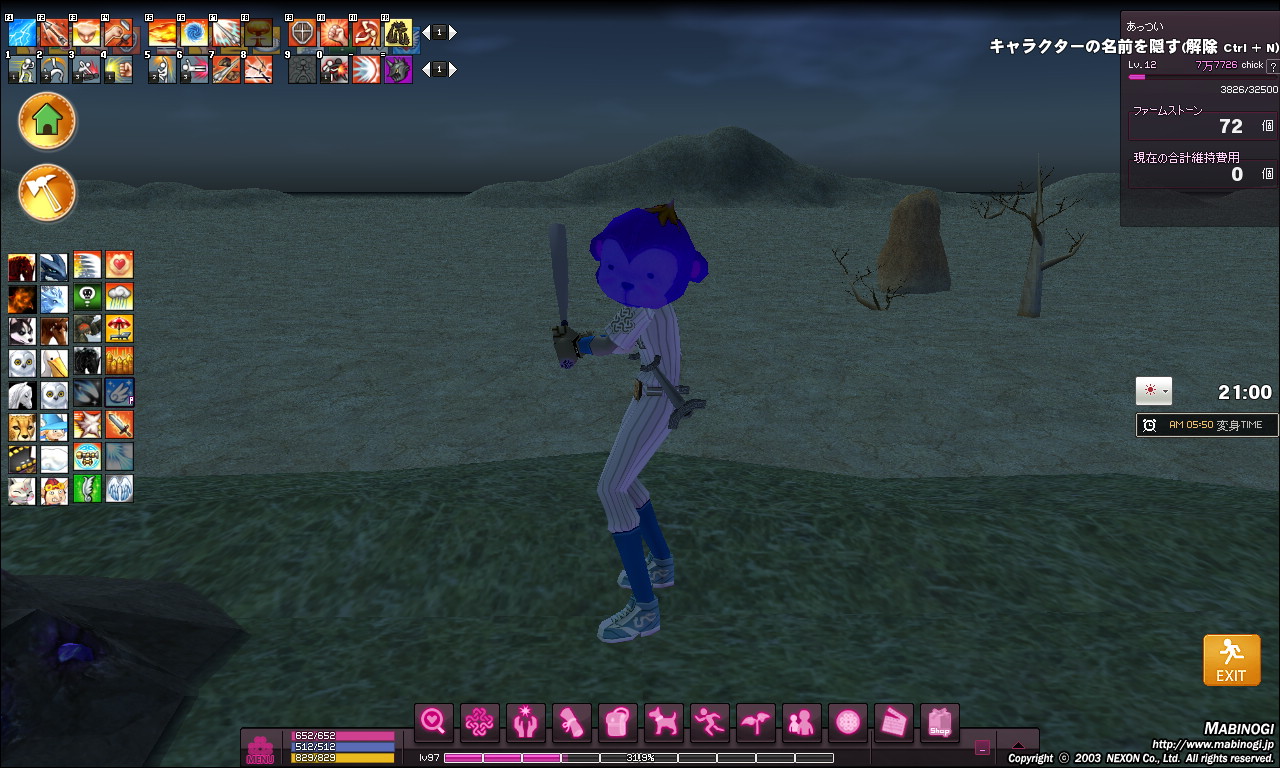Click the pelican pet icon
Screen dimensions: 1280x768
pos(54,362)
